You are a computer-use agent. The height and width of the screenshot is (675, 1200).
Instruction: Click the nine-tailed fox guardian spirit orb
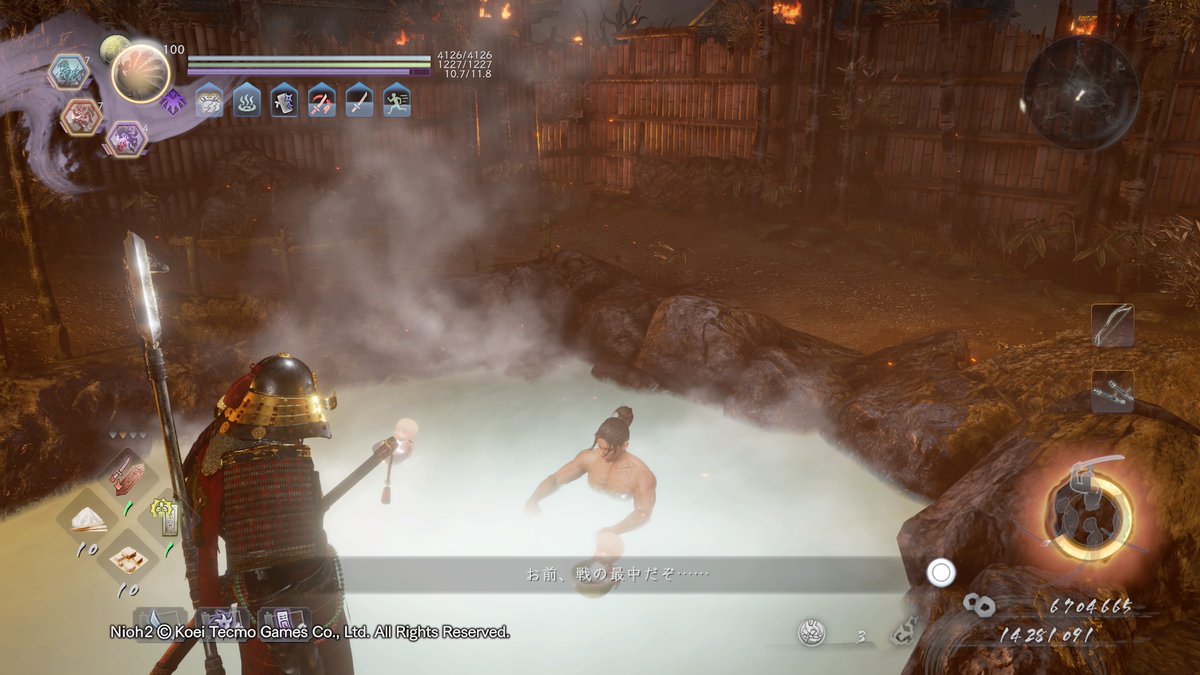(x=141, y=74)
